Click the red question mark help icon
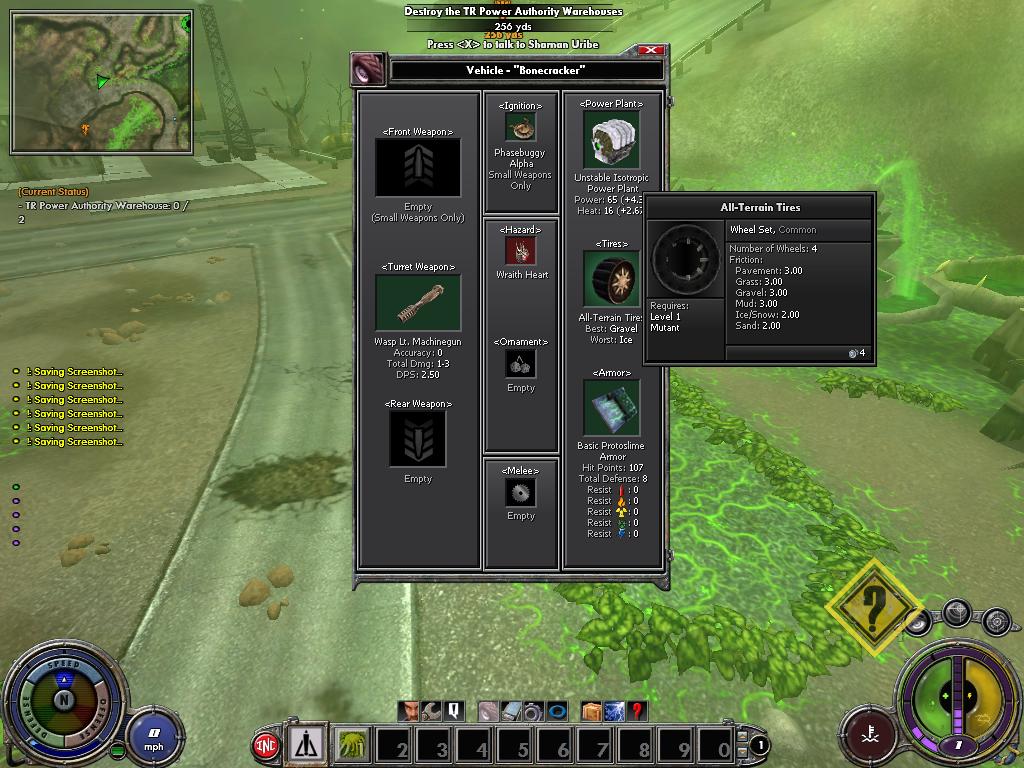The height and width of the screenshot is (768, 1024). pos(637,711)
